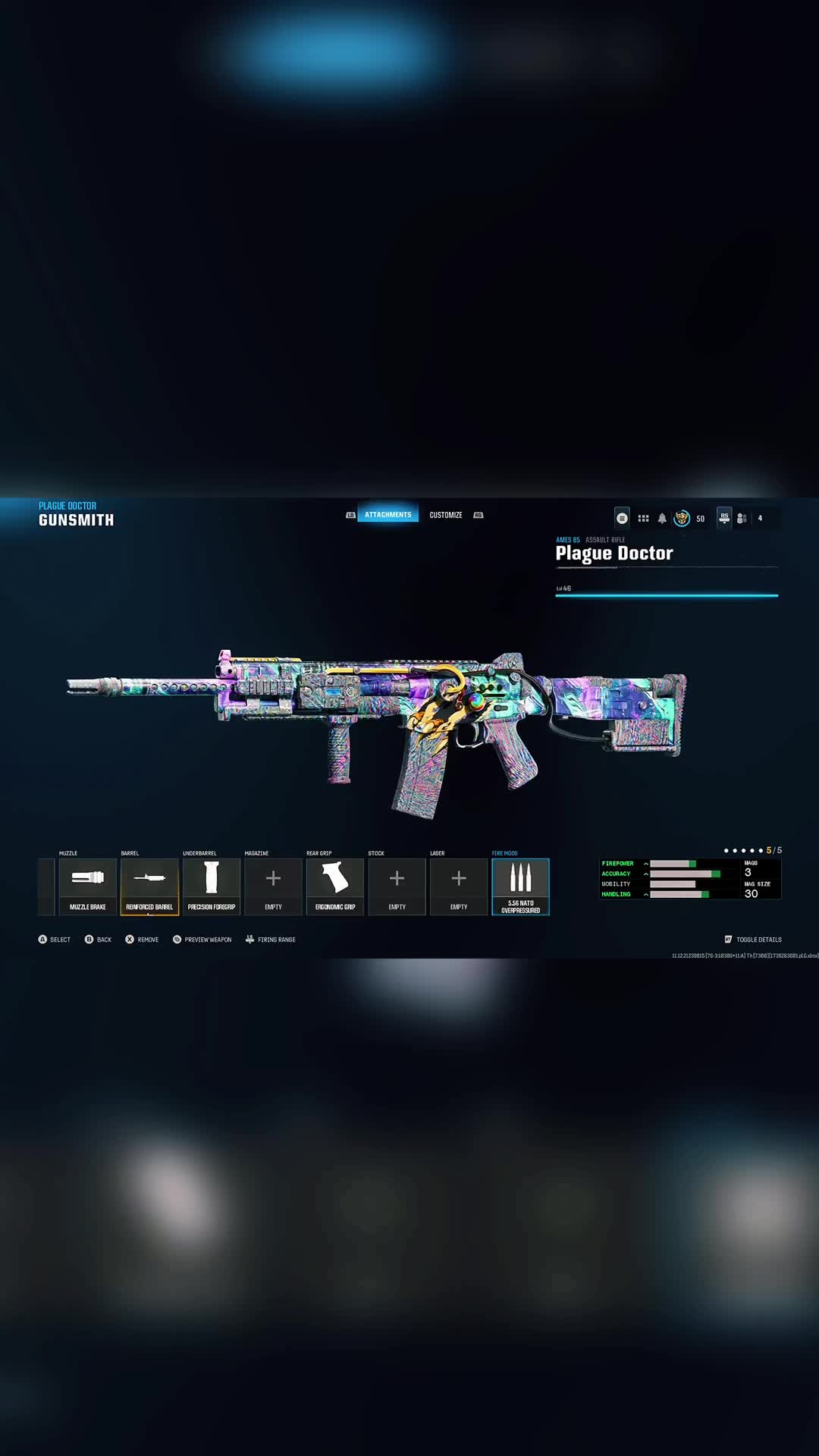
Task: Select the Precision Foregrip underbarrel slot
Action: point(212,886)
